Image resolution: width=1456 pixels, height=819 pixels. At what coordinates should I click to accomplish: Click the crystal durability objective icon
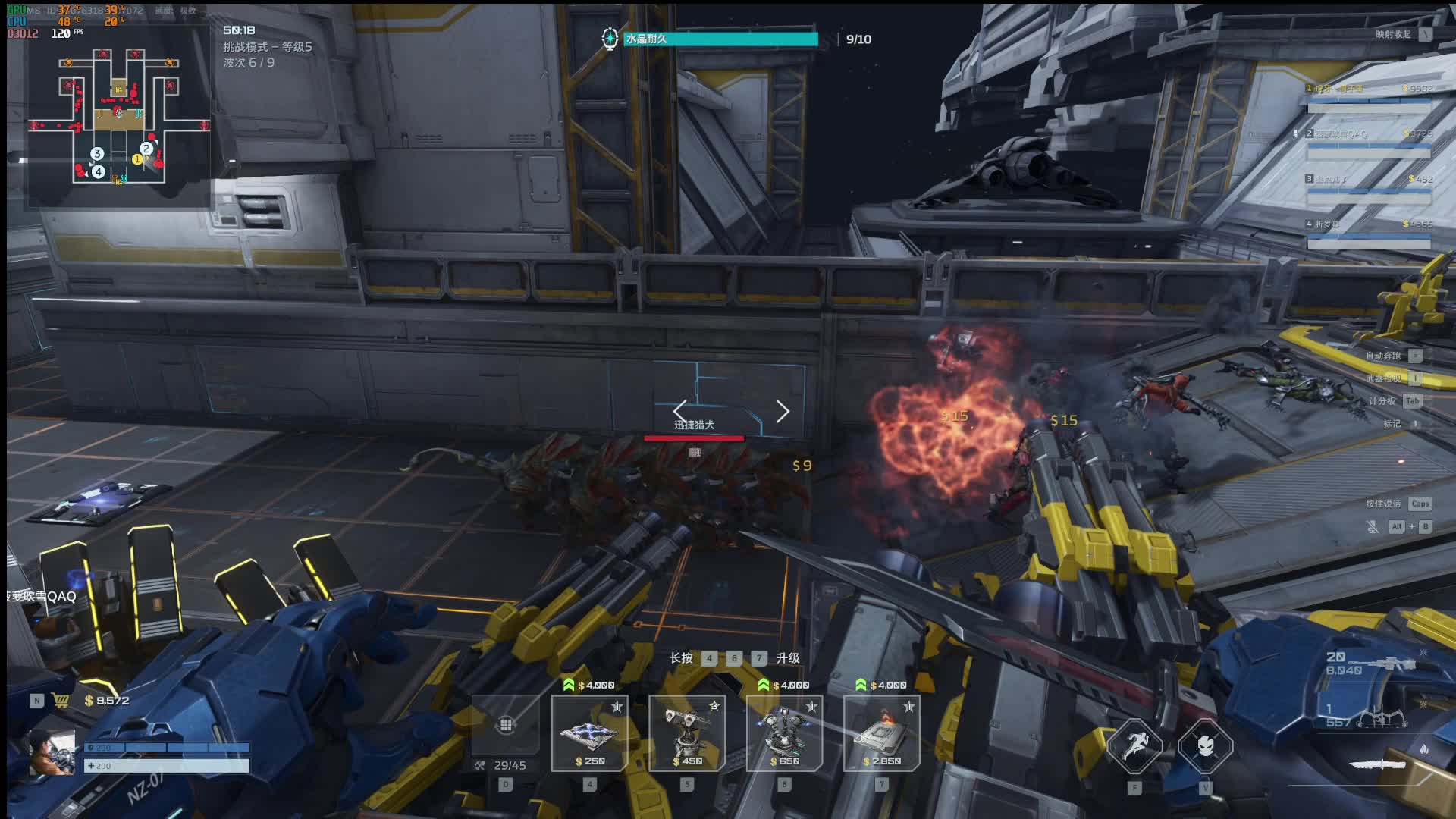click(610, 39)
